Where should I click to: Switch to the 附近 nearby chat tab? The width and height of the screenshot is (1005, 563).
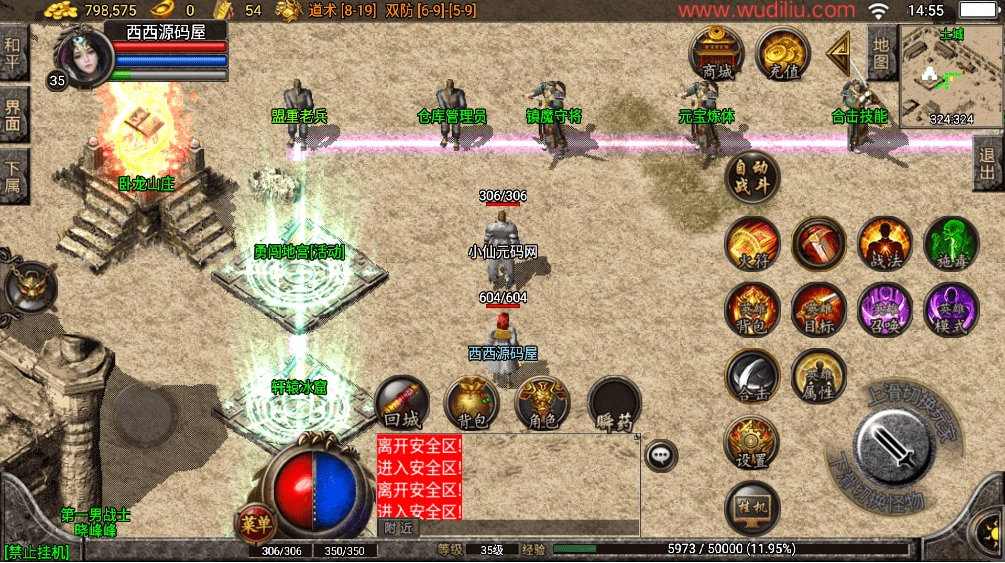click(x=397, y=527)
